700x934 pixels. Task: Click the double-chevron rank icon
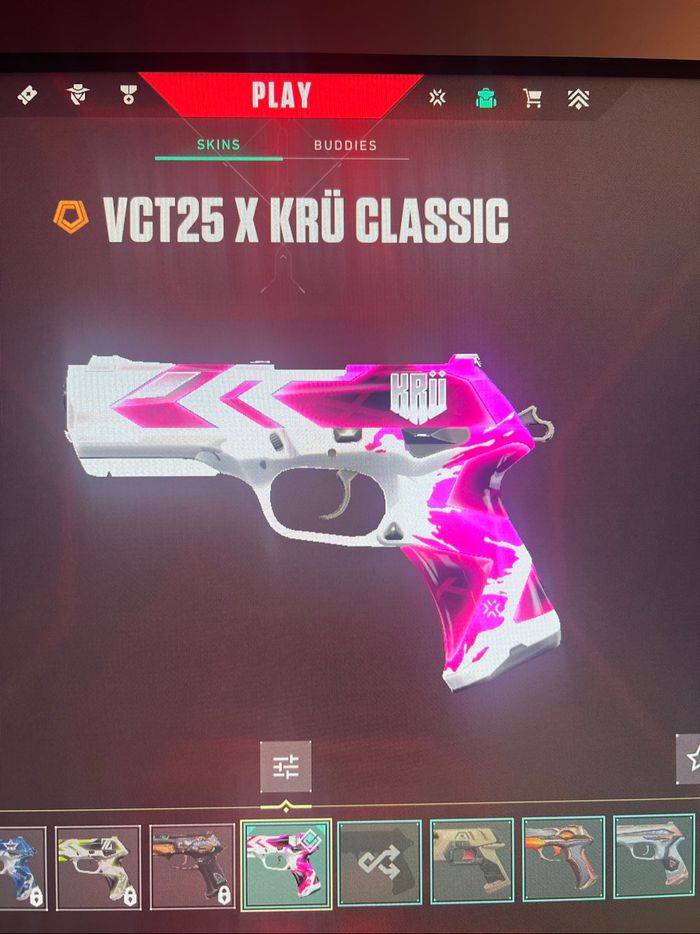579,97
